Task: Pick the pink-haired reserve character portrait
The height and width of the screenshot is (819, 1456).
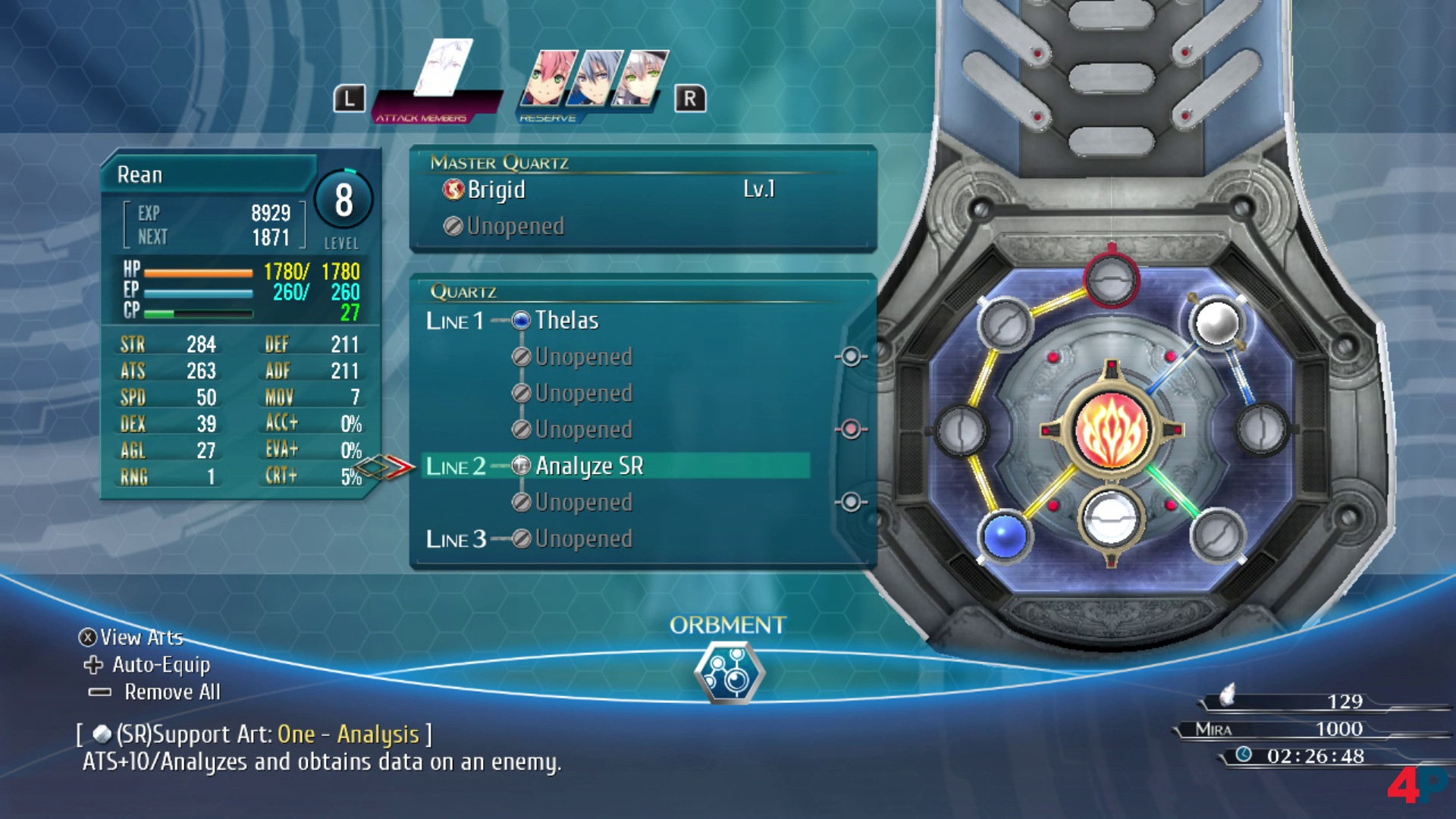Action: [x=548, y=77]
